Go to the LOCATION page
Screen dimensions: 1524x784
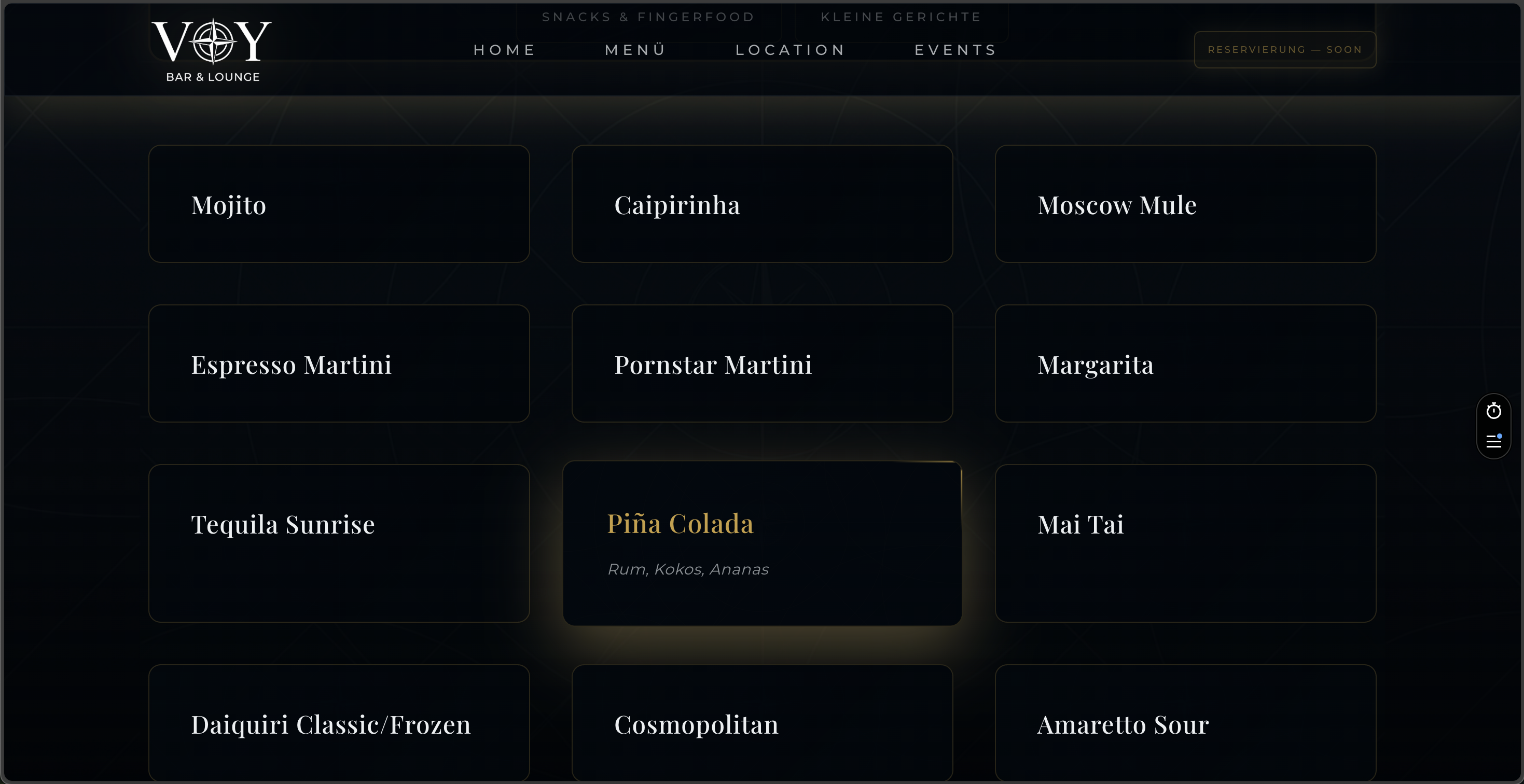(x=791, y=50)
